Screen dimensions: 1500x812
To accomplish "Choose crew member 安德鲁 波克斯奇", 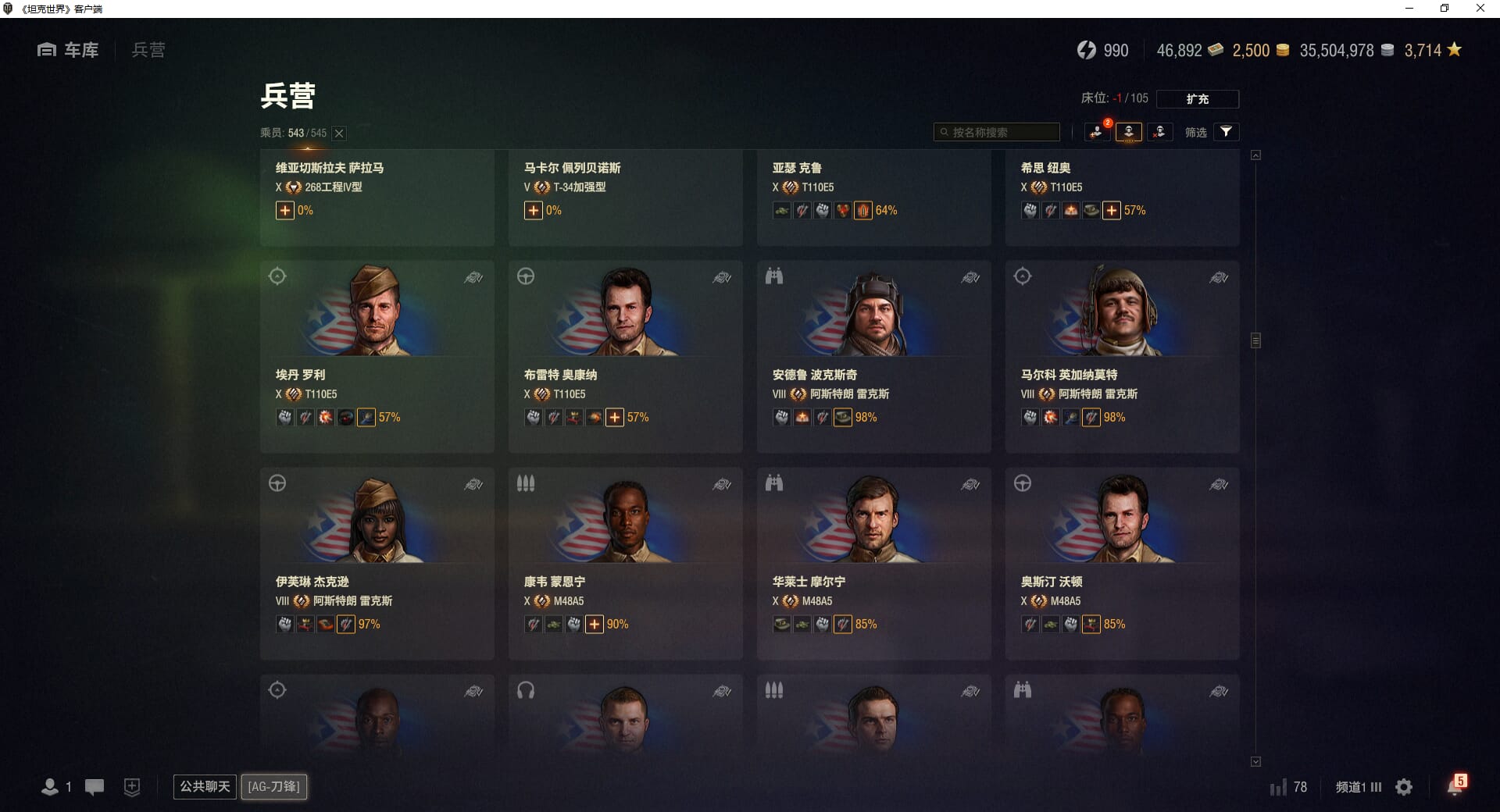I will tap(873, 356).
